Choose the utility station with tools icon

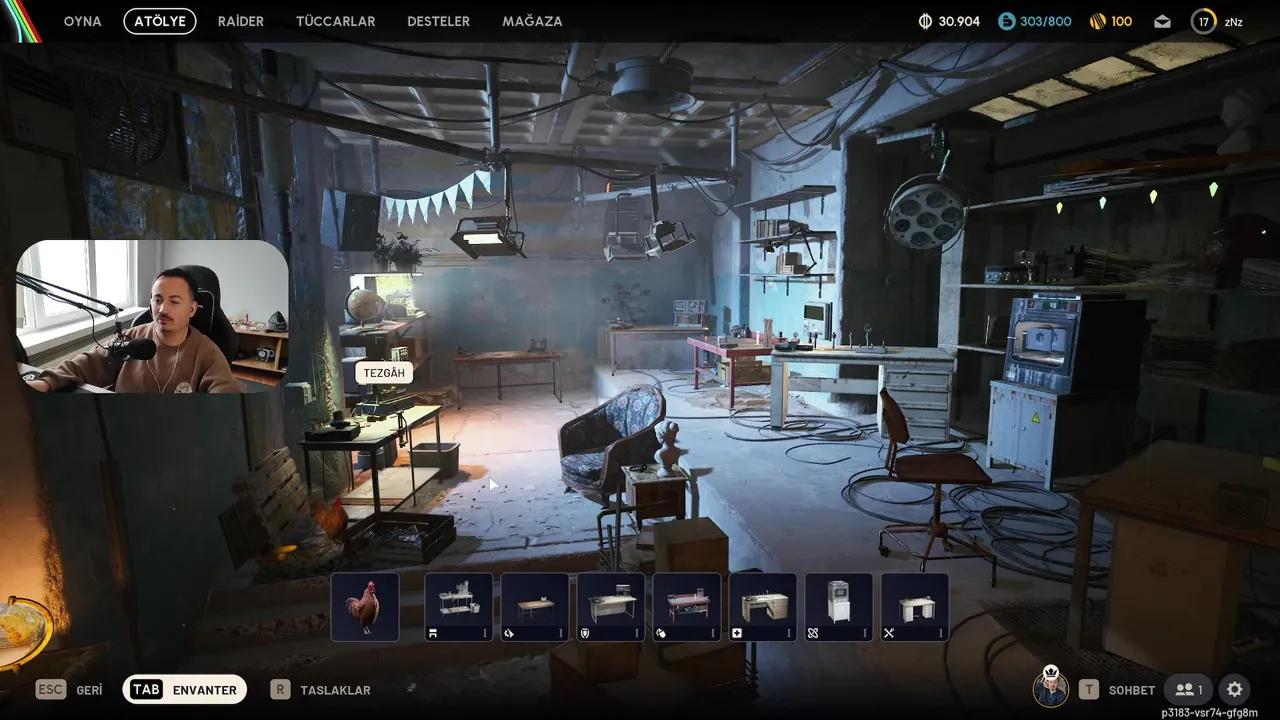pyautogui.click(x=915, y=606)
